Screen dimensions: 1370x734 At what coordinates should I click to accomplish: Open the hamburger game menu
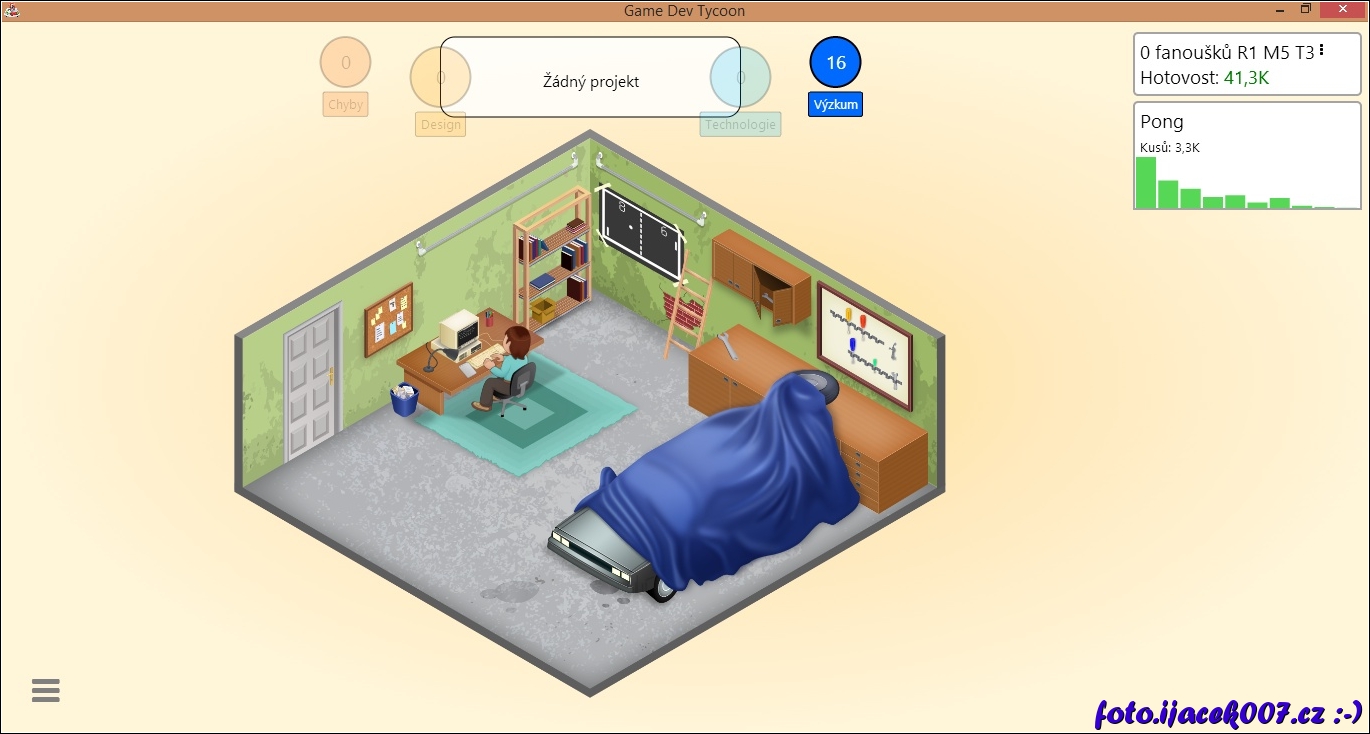coord(46,690)
